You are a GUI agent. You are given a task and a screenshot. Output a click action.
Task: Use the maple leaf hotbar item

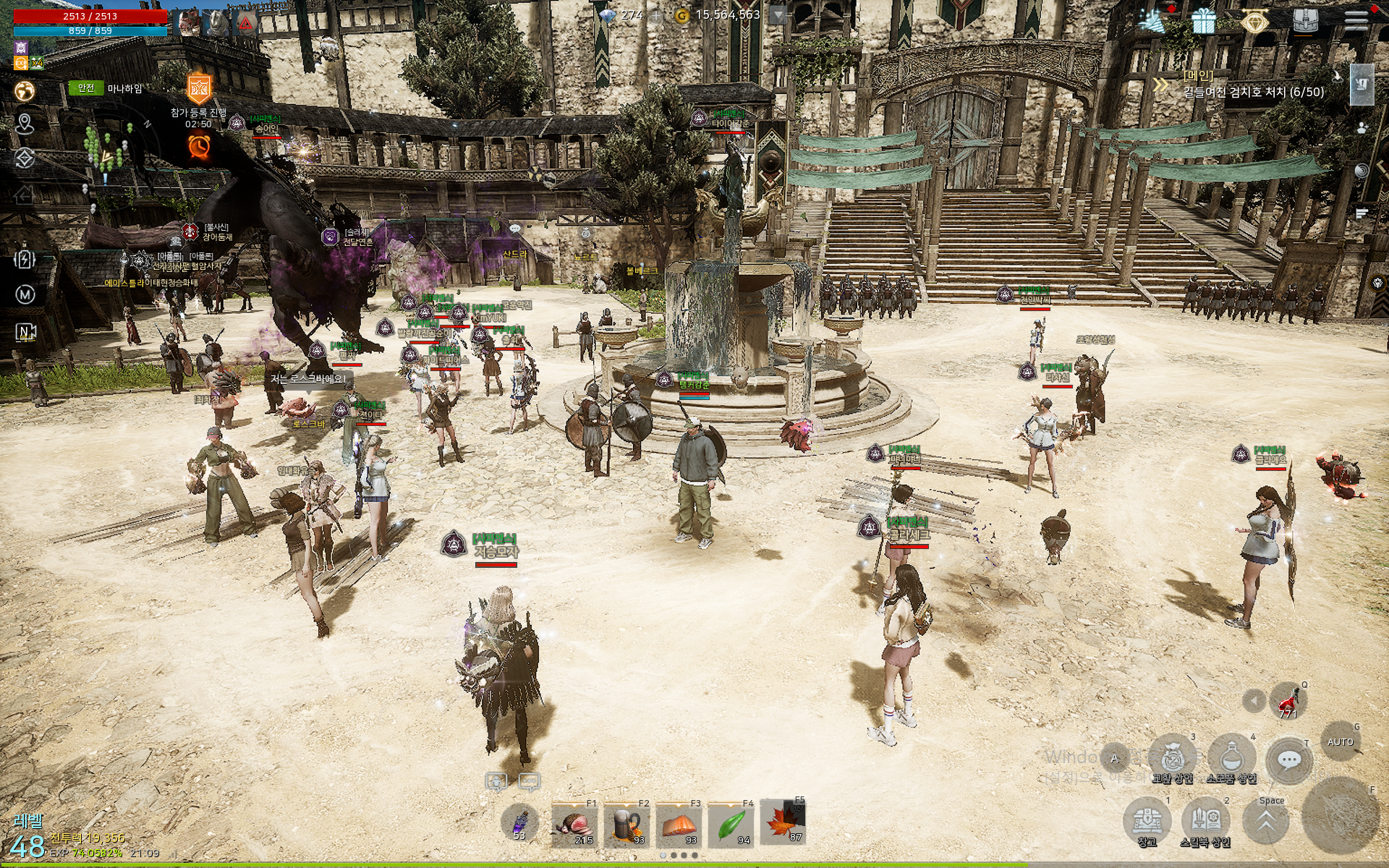(x=783, y=824)
